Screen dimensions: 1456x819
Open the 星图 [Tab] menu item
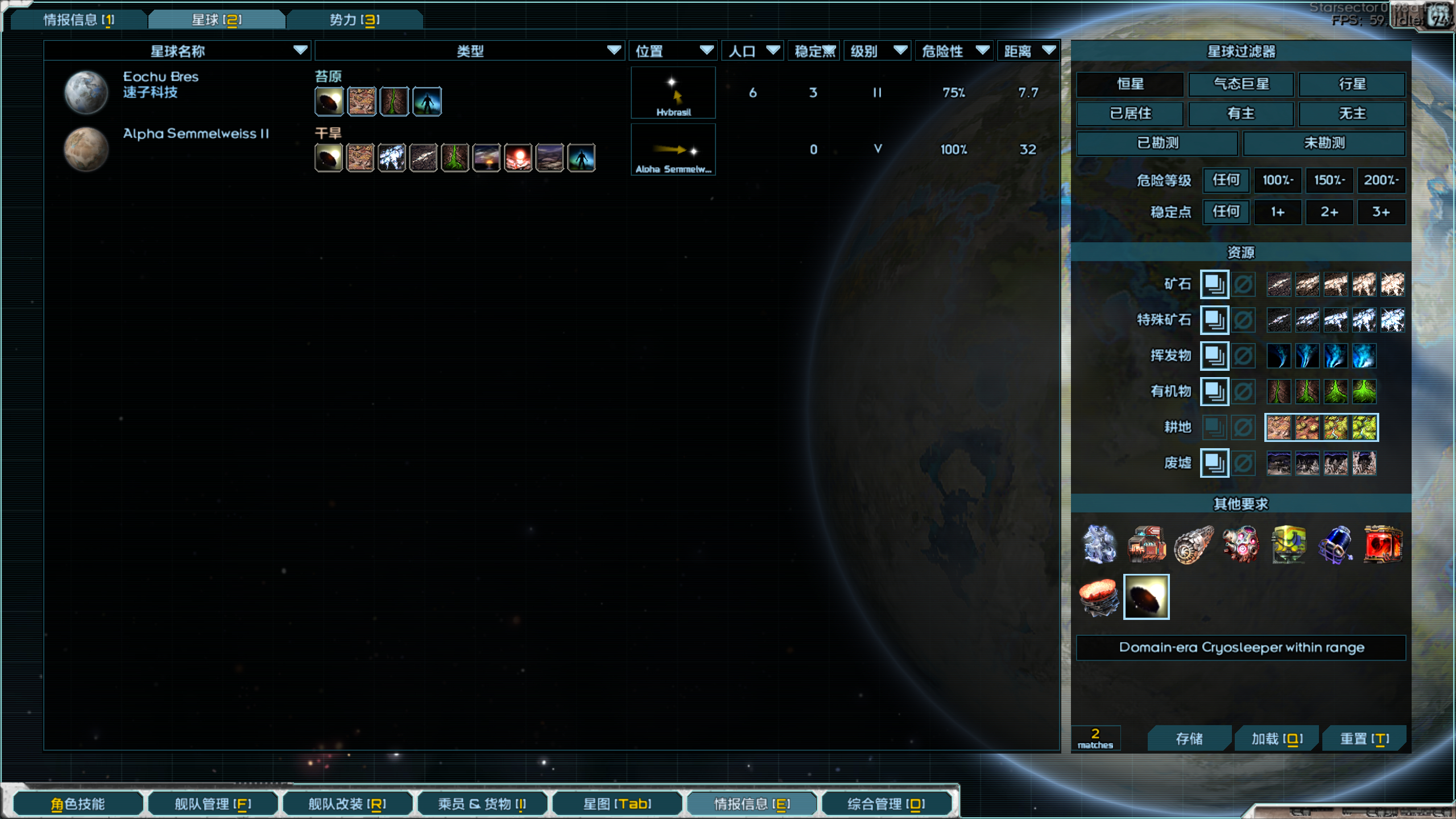[x=617, y=804]
